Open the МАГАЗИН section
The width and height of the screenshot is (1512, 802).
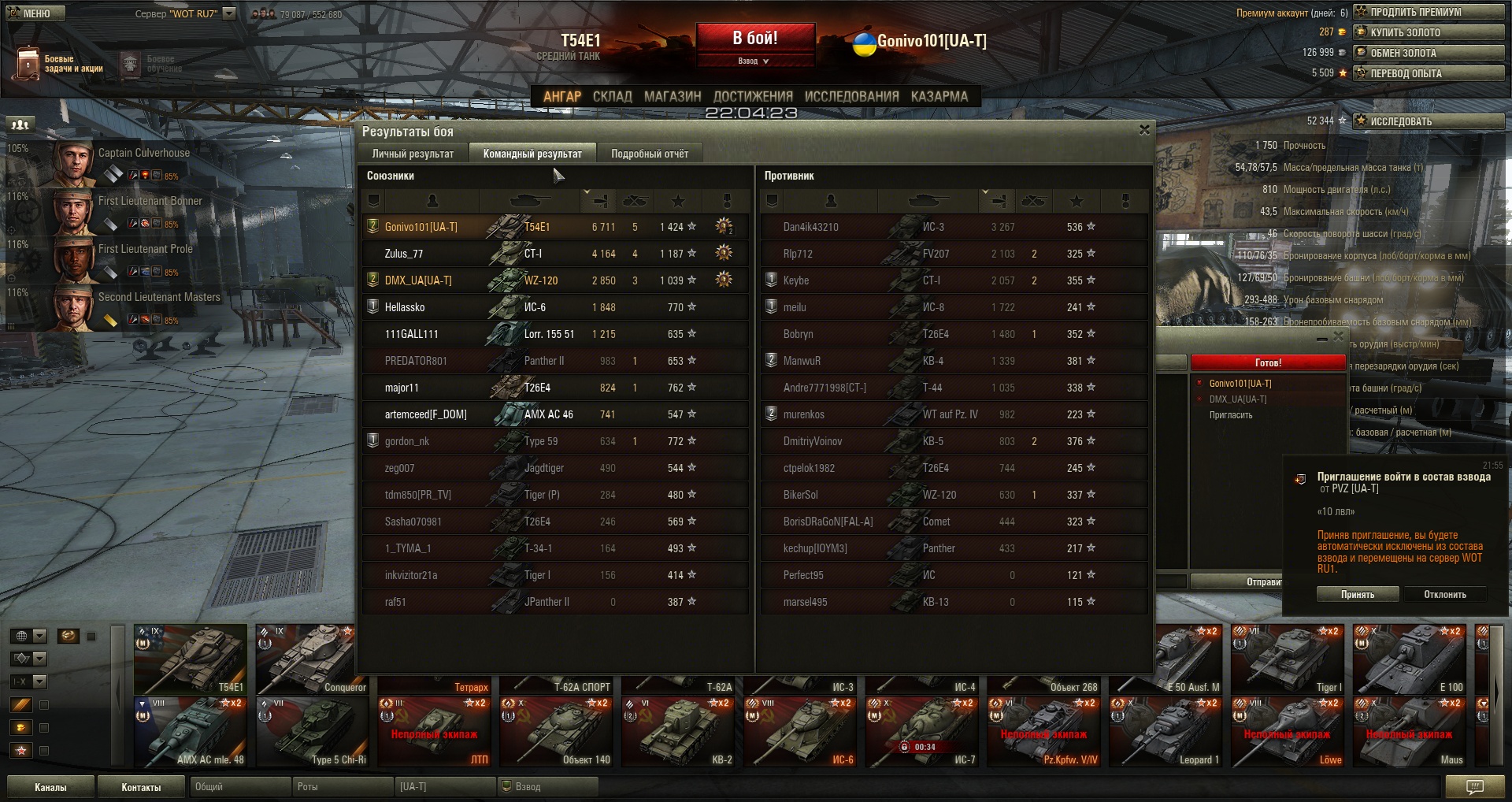pyautogui.click(x=672, y=96)
